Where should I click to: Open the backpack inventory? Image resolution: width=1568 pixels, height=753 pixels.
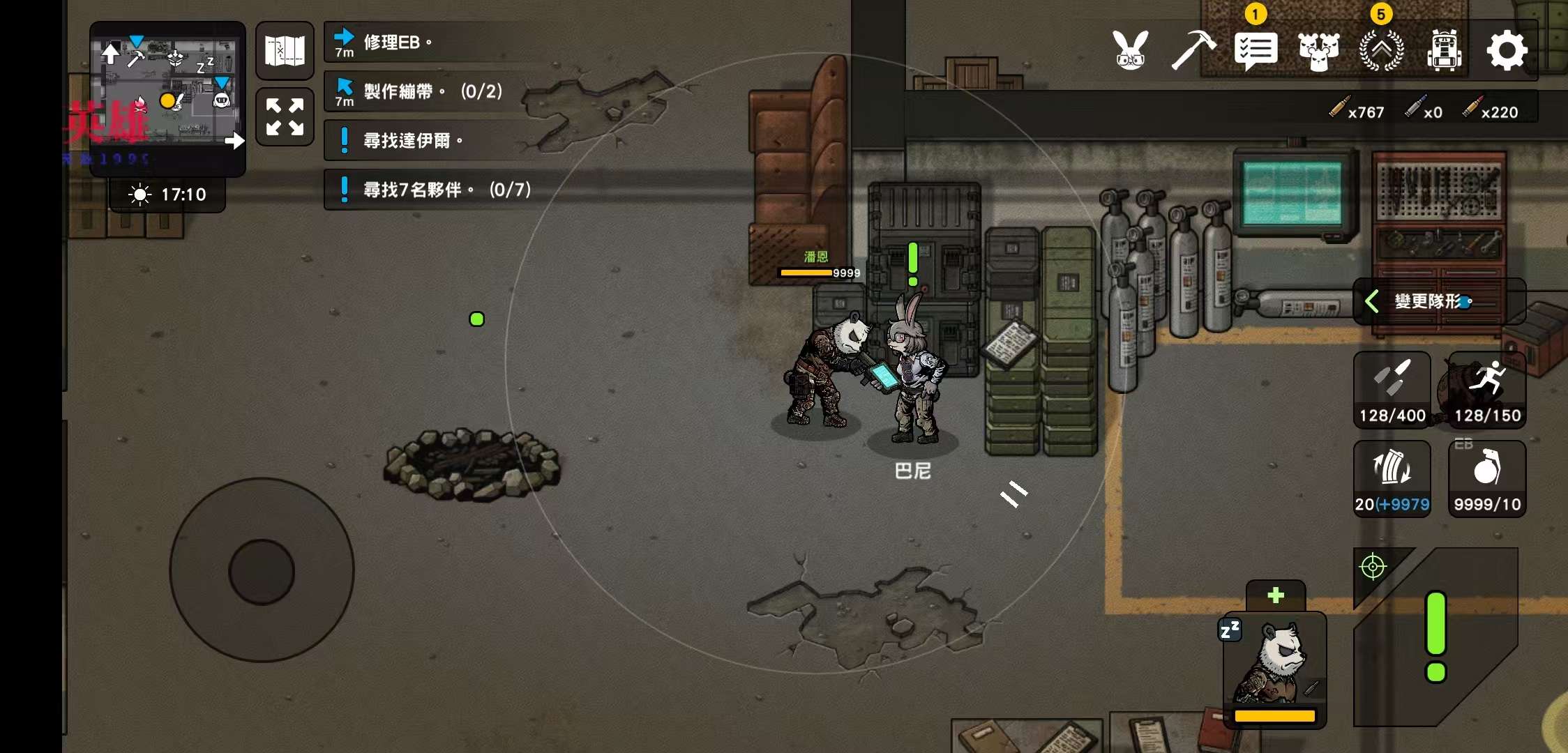tap(1444, 50)
